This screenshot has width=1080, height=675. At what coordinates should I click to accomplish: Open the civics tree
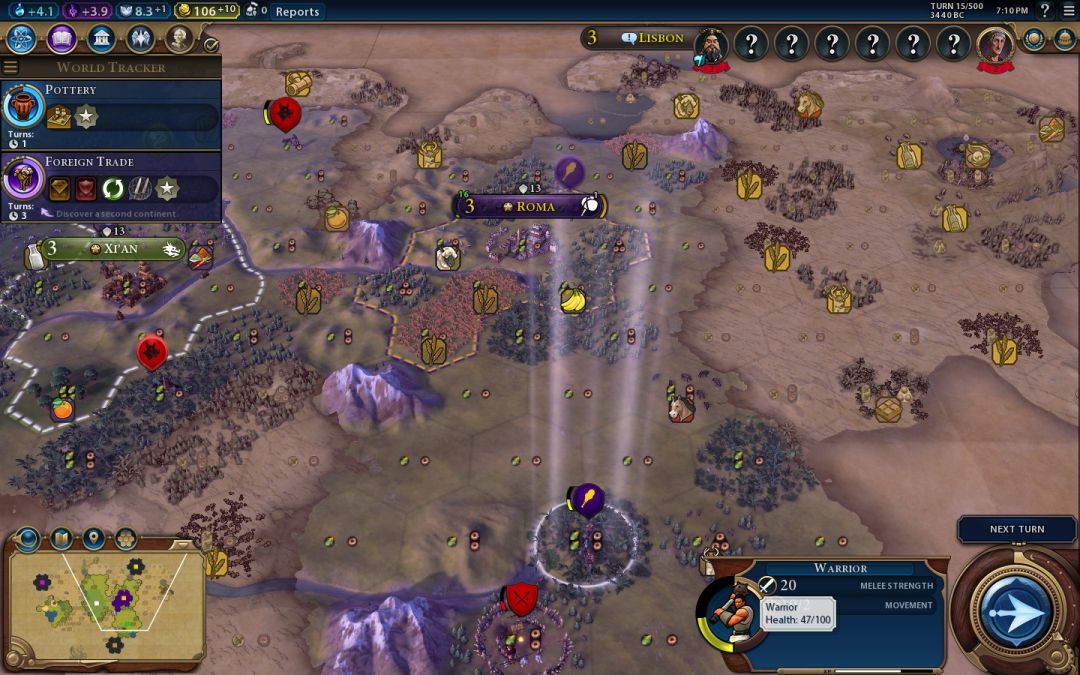(x=61, y=39)
